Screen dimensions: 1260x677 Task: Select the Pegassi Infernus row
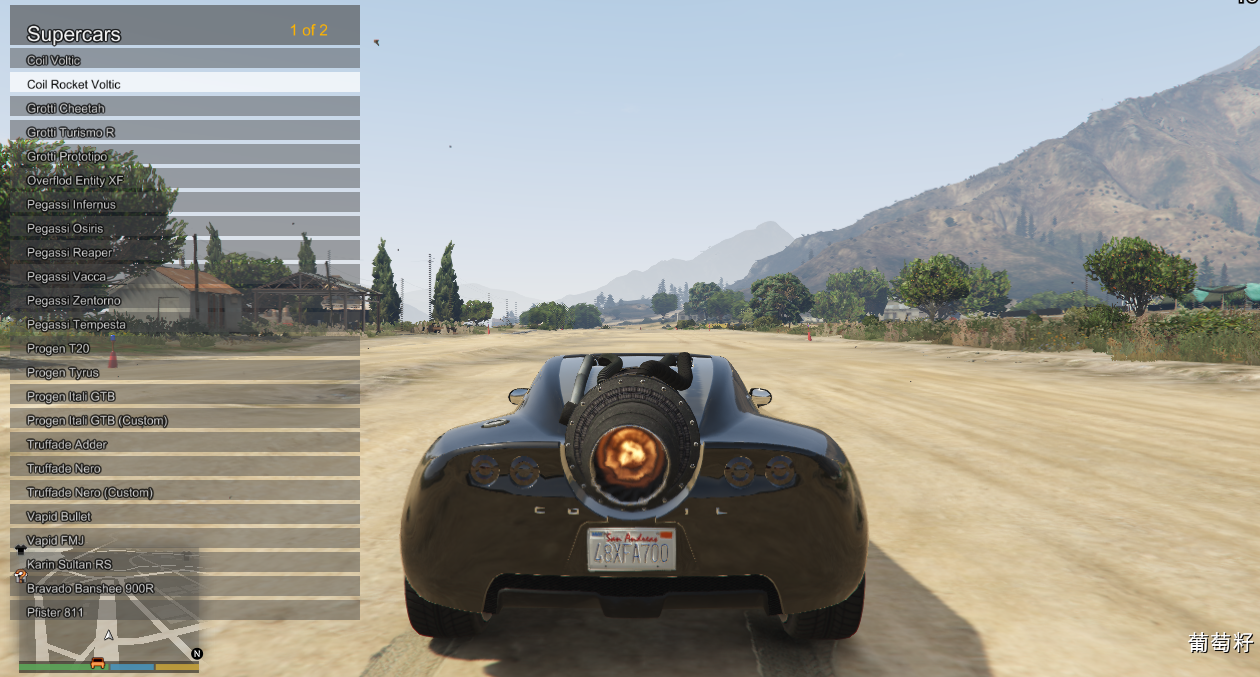click(185, 204)
